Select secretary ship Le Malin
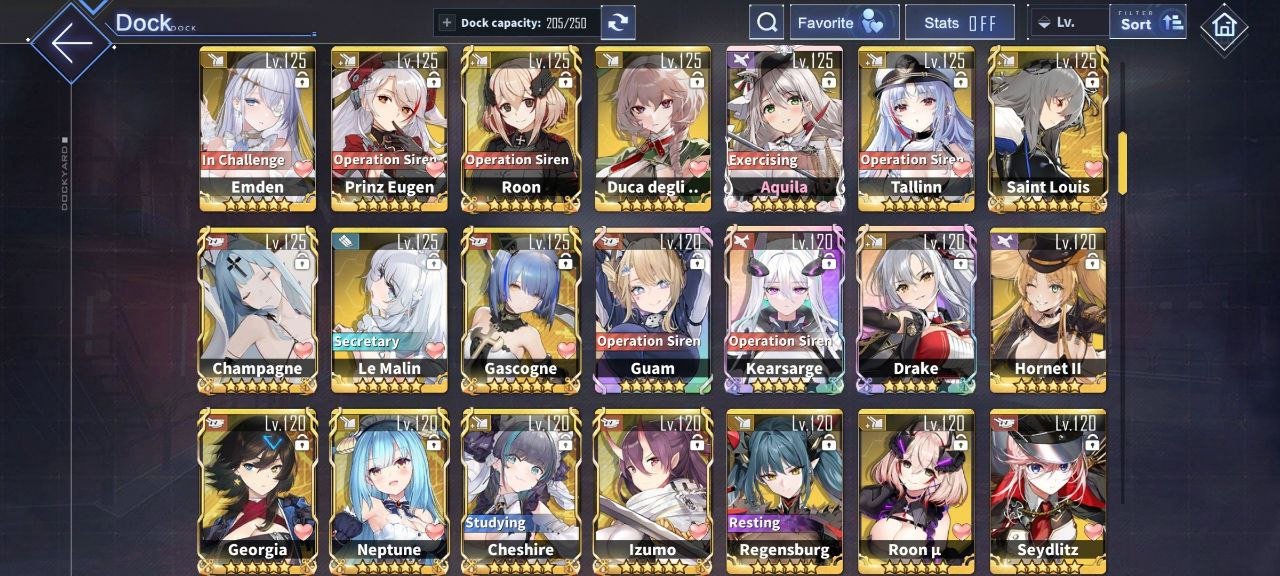The image size is (1280, 576). point(389,309)
